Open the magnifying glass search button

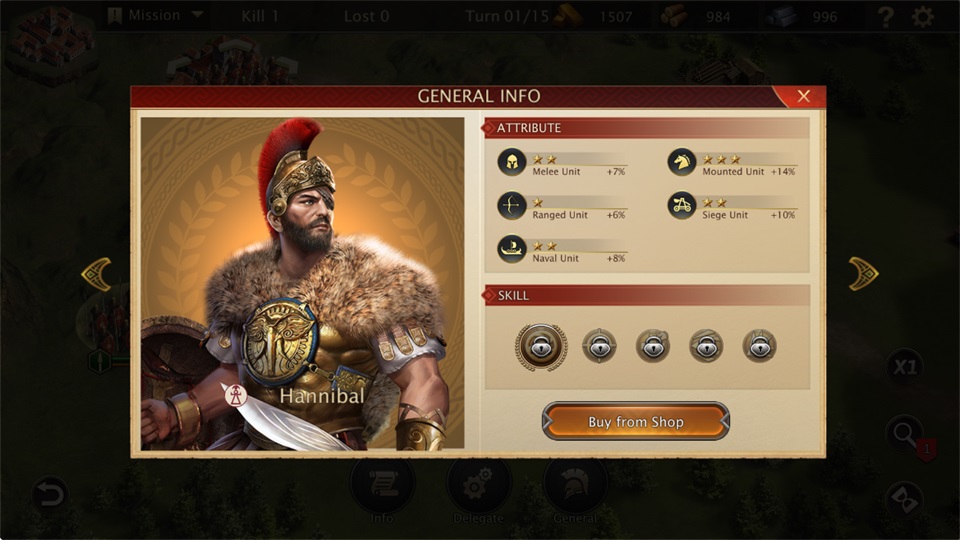pyautogui.click(x=905, y=434)
